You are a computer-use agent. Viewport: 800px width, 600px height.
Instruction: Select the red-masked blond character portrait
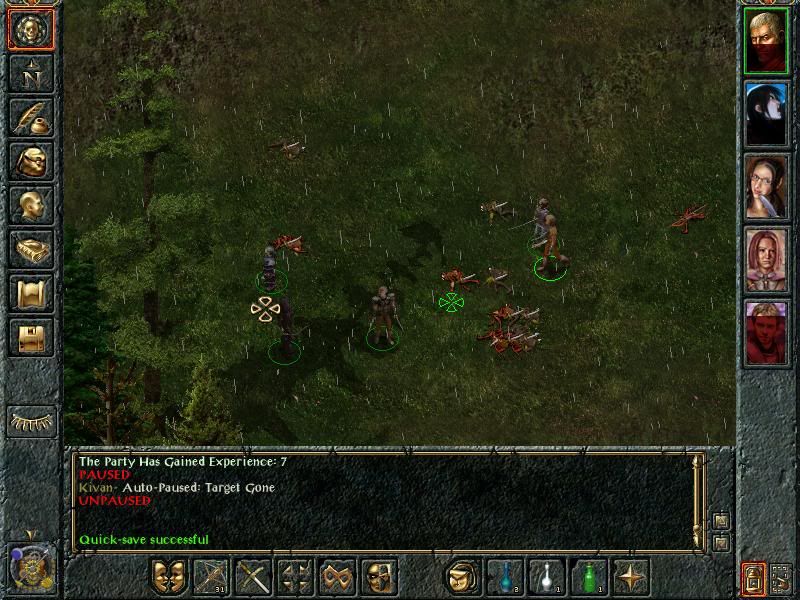pyautogui.click(x=766, y=41)
